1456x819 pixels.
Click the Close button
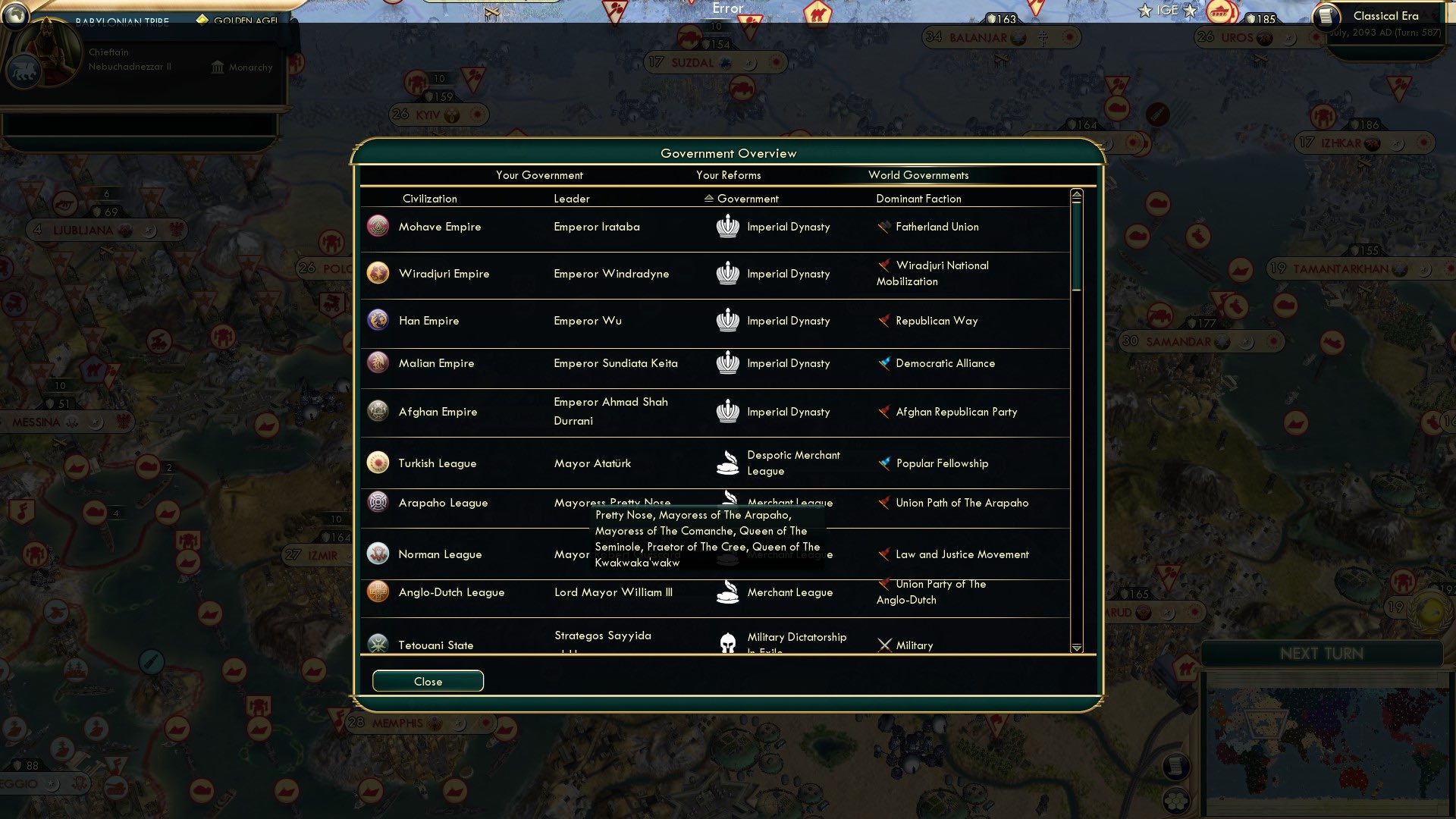tap(427, 680)
